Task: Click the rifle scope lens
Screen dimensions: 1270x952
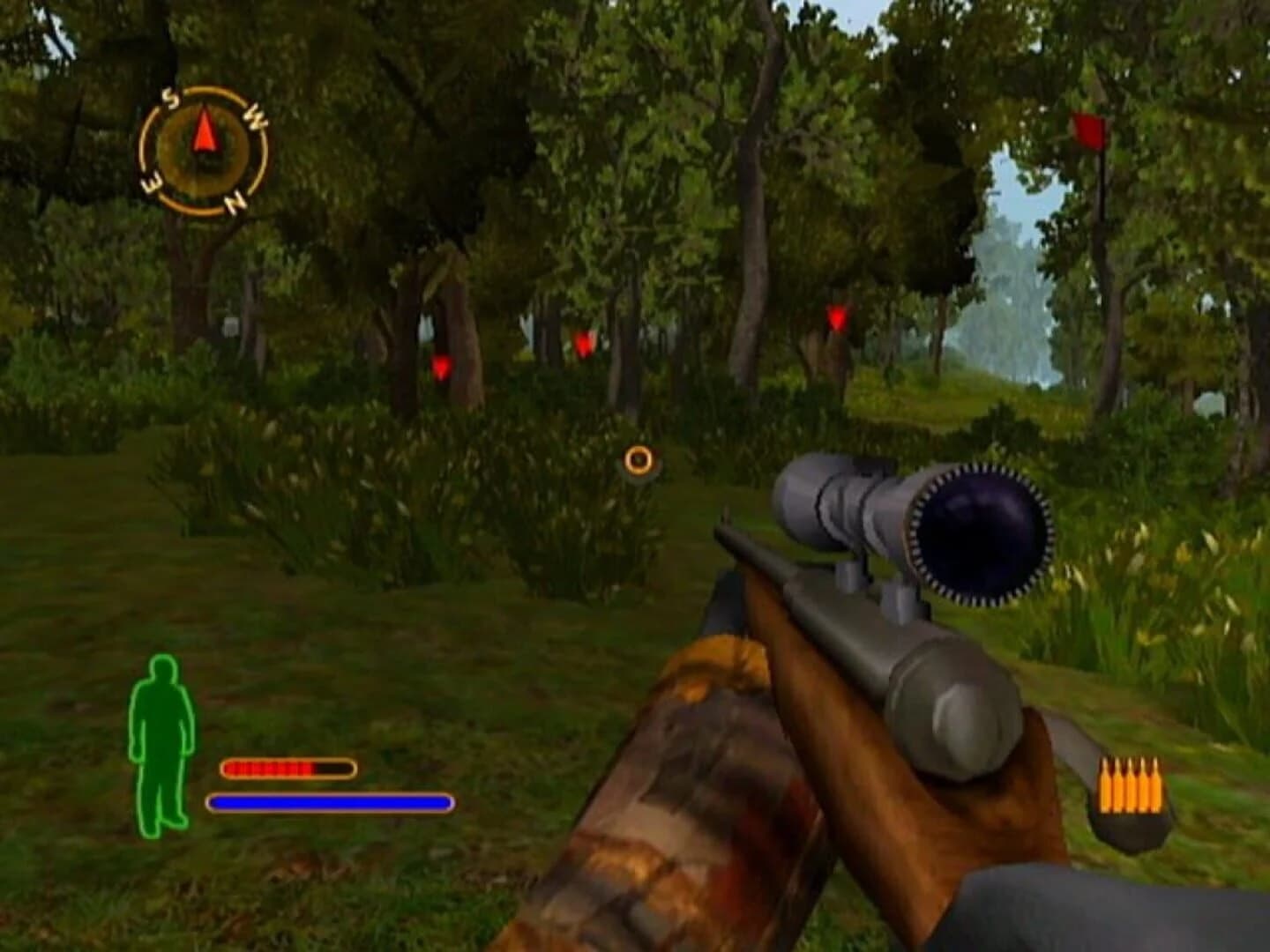Action: click(979, 536)
